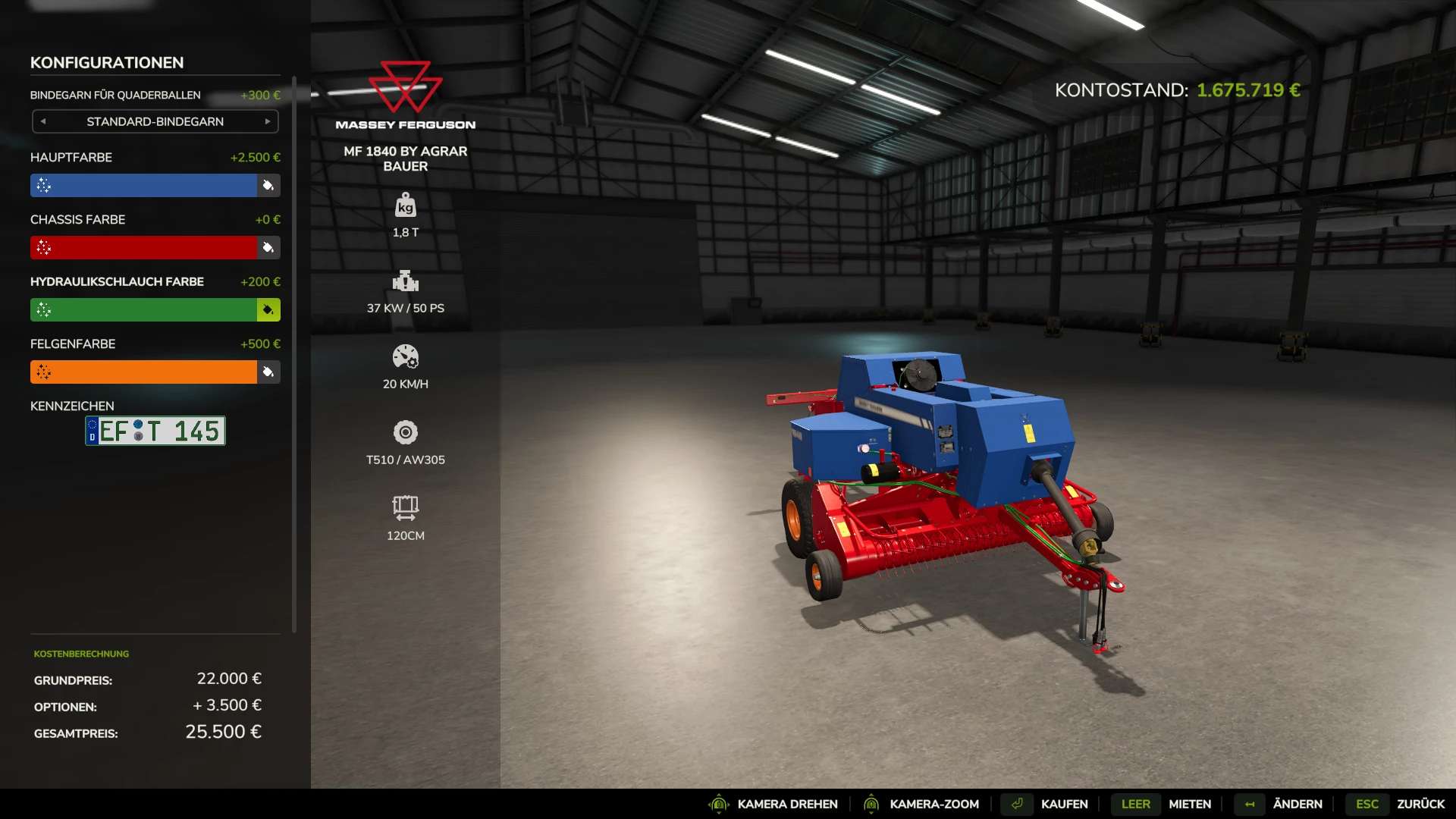The image size is (1456, 819).
Task: Select next Bindegarn option with right arrow
Action: click(x=268, y=121)
